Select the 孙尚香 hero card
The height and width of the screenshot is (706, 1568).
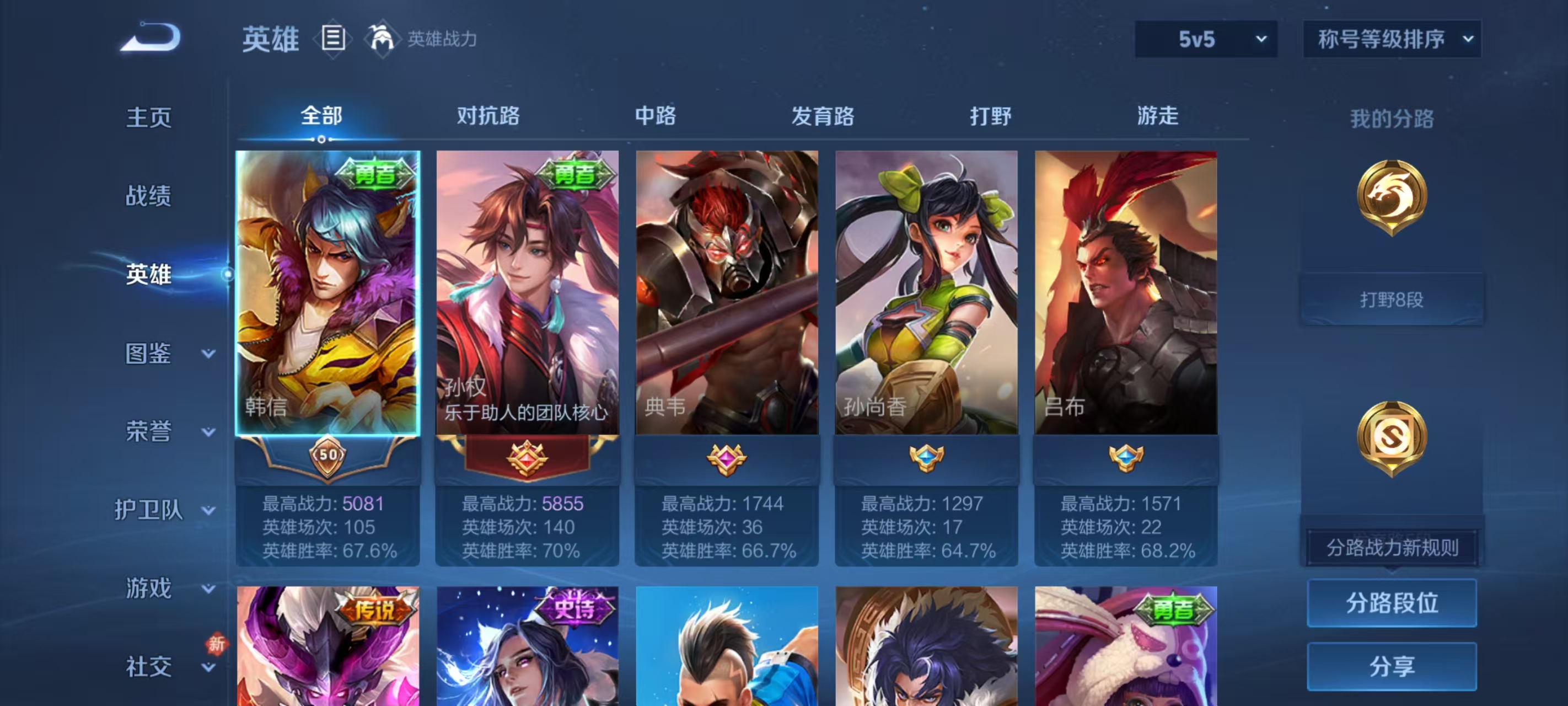[x=926, y=292]
